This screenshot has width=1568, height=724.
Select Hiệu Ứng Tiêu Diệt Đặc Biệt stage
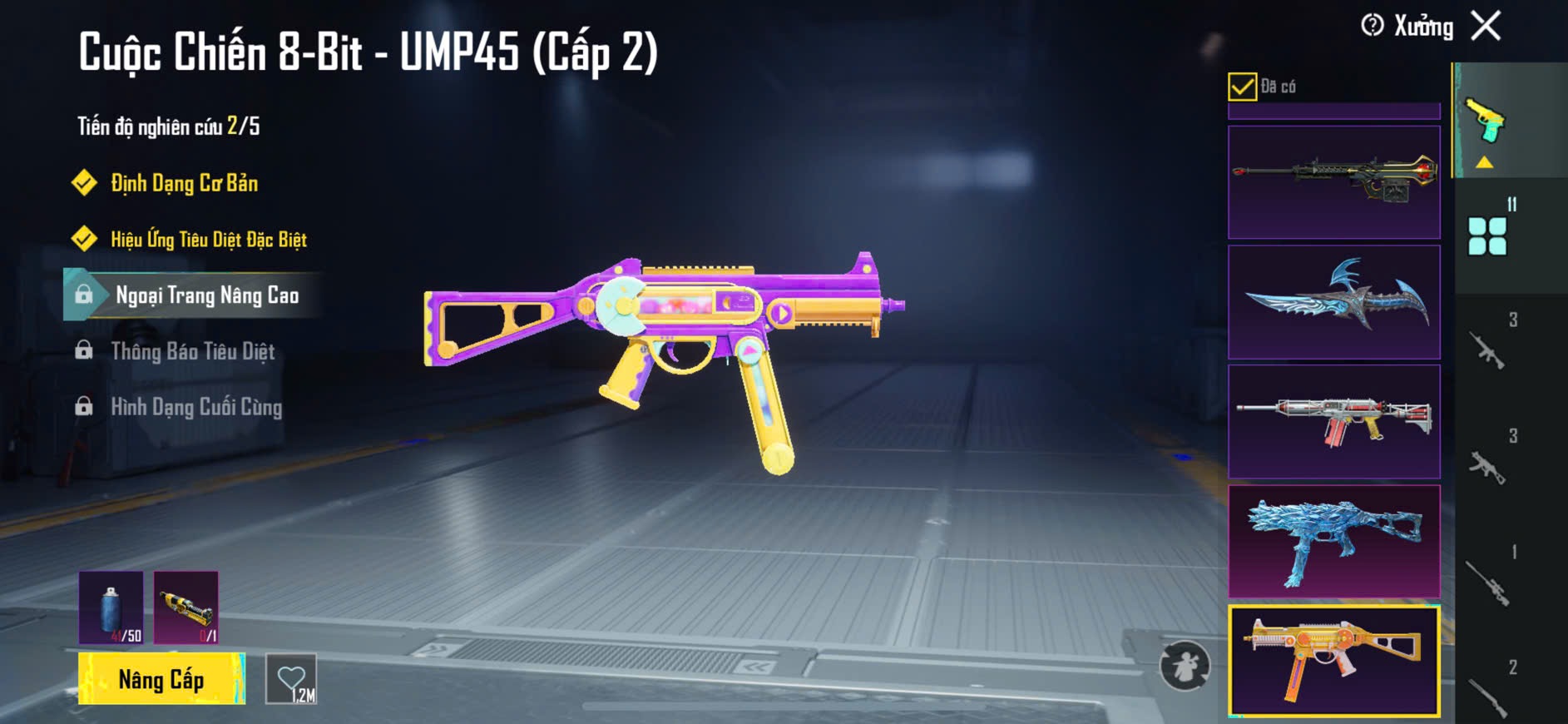[x=208, y=240]
